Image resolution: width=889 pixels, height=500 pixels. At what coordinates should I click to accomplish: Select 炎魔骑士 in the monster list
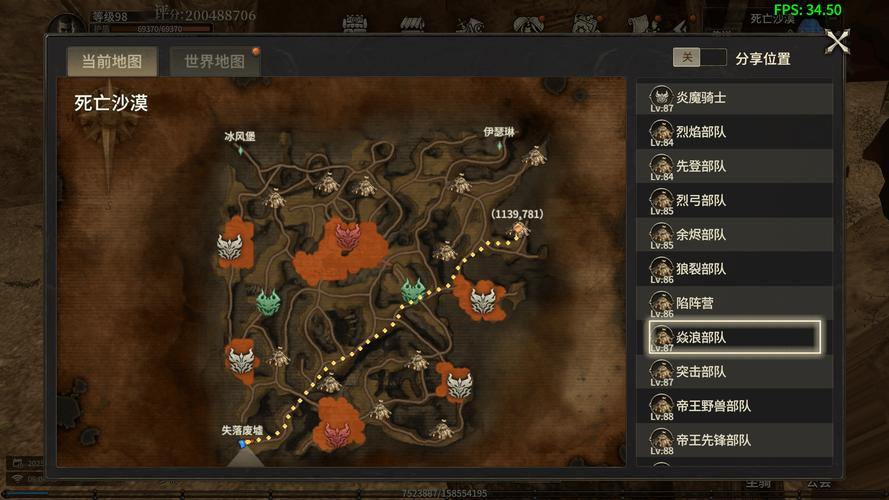pos(734,98)
